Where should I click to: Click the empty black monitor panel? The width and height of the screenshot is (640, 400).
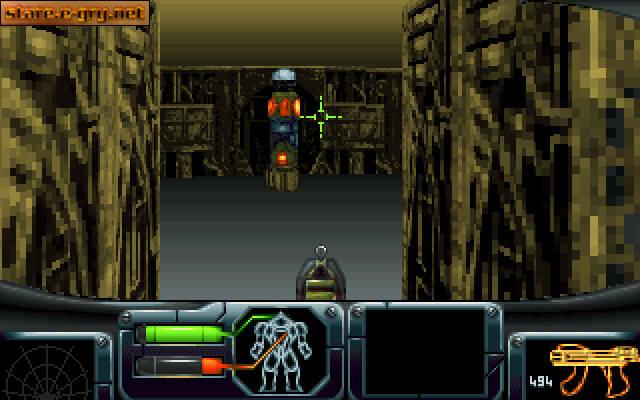click(424, 349)
